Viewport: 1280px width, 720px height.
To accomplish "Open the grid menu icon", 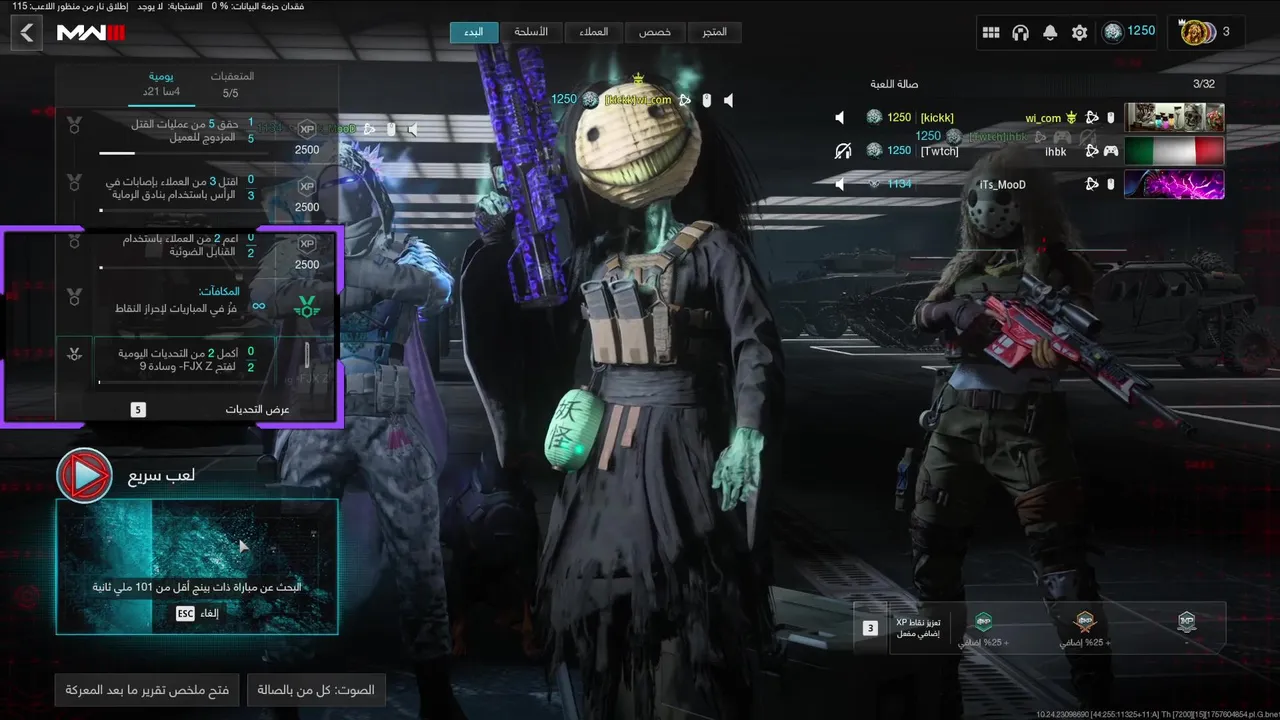I will coord(991,33).
